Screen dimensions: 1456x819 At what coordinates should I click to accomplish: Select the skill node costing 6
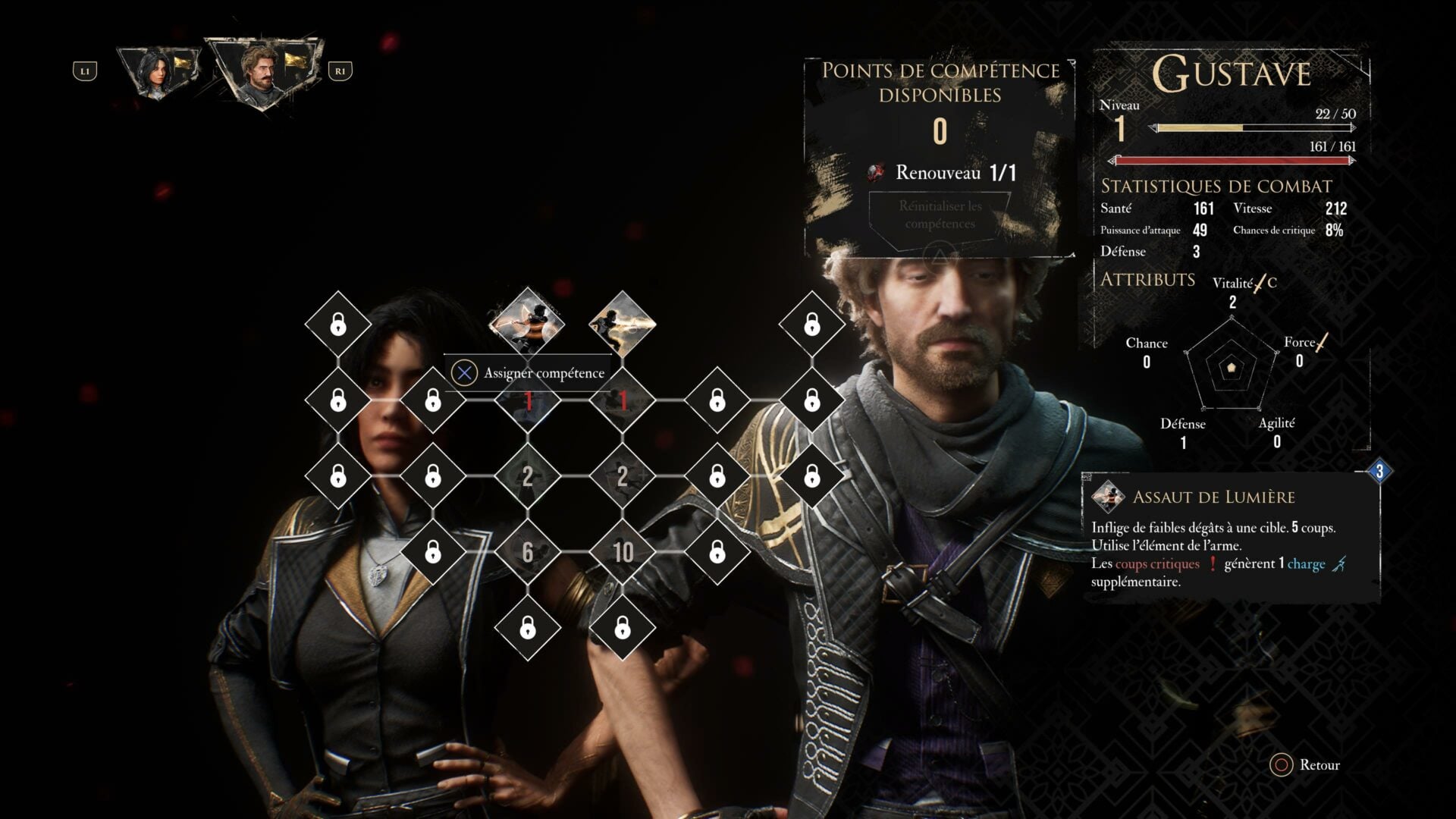coord(528,552)
